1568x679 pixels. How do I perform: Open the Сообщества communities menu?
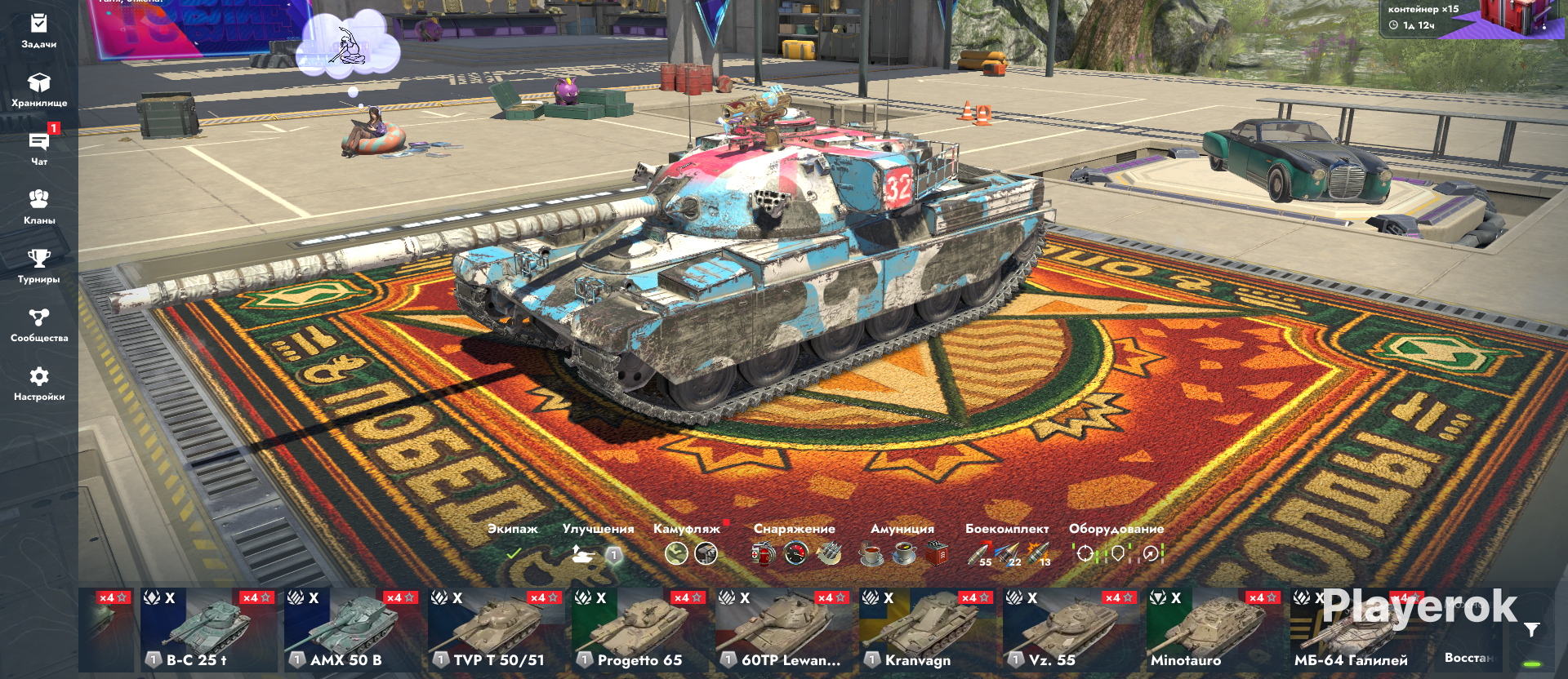(38, 325)
